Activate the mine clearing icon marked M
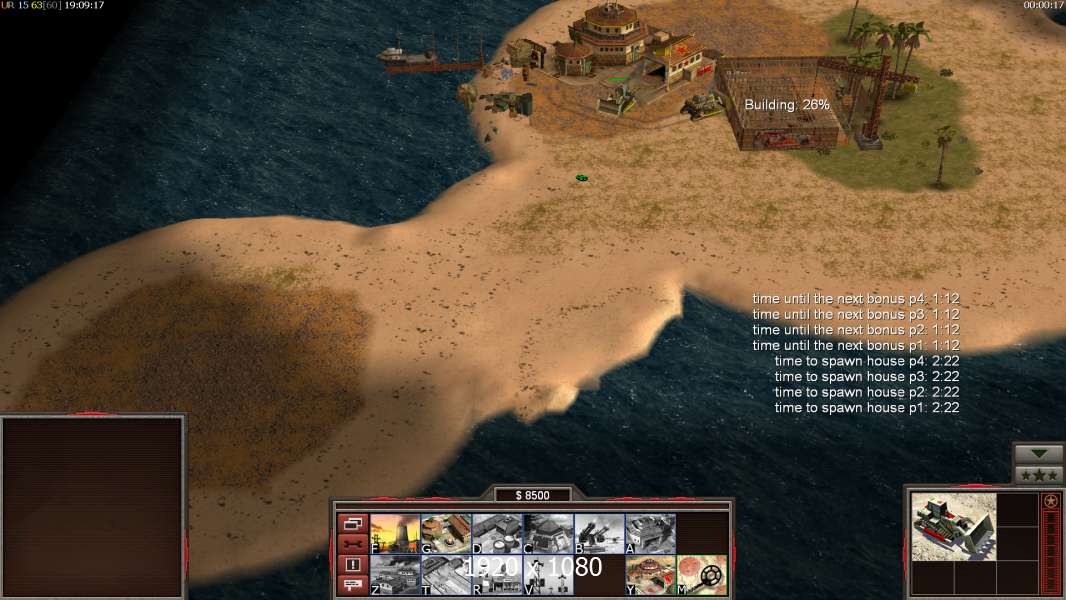The width and height of the screenshot is (1066, 600). coord(702,575)
